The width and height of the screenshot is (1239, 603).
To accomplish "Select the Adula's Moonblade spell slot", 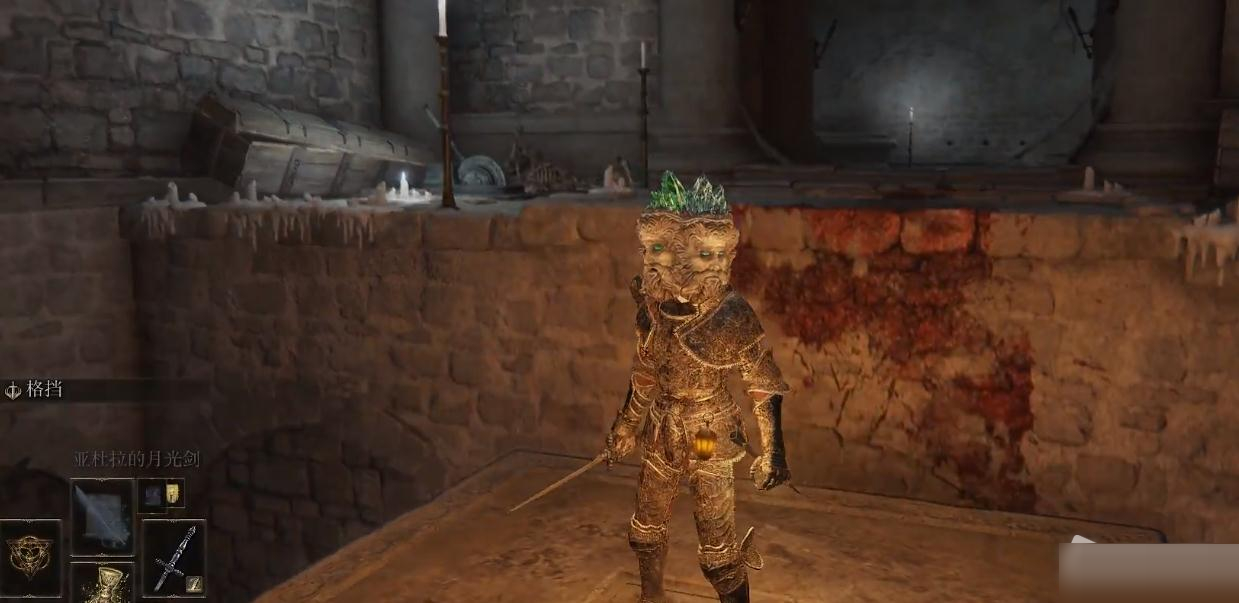I will [102, 516].
